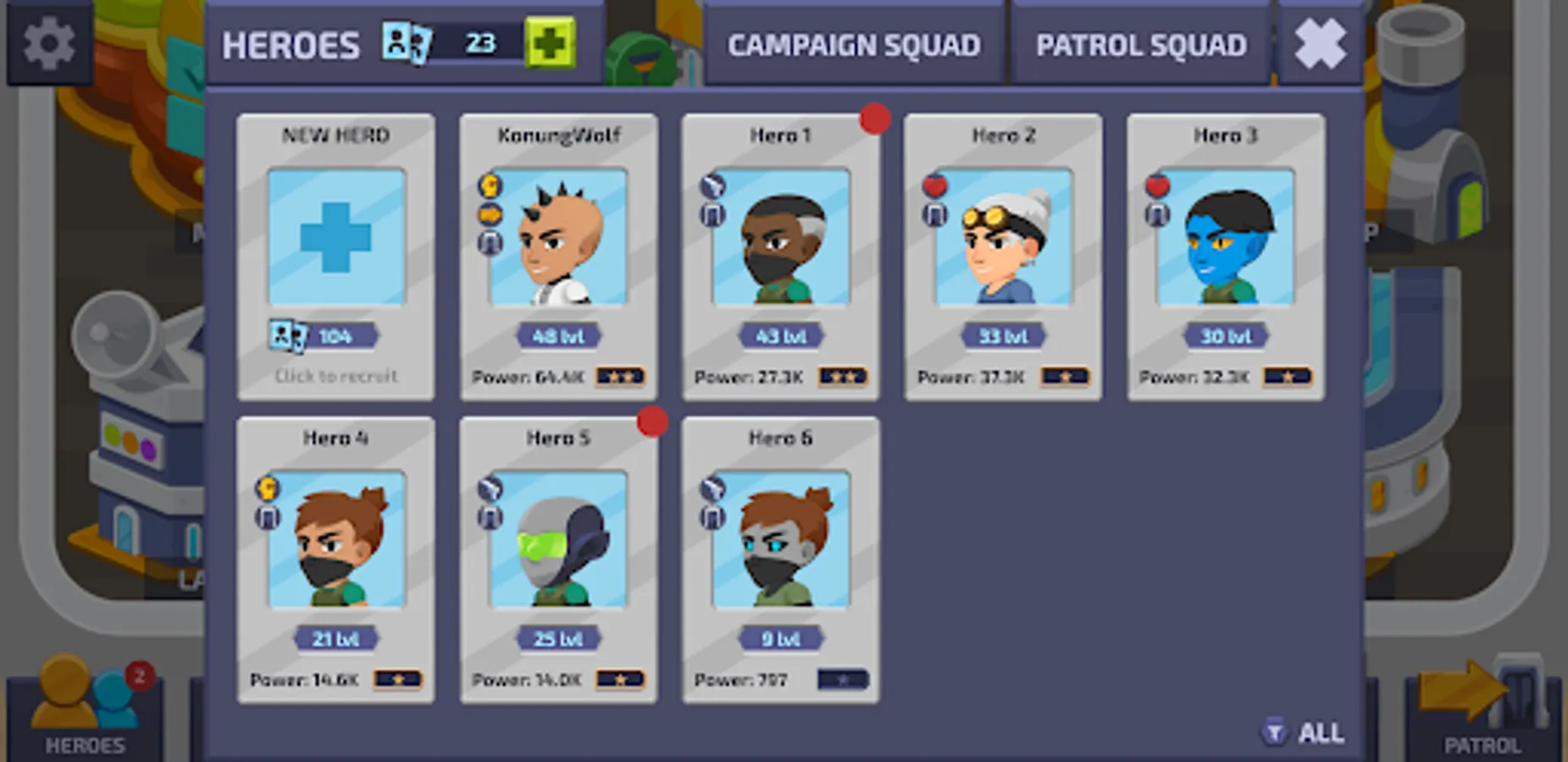Image resolution: width=1568 pixels, height=762 pixels.
Task: Click the green plus next to hero card count
Action: [x=551, y=43]
